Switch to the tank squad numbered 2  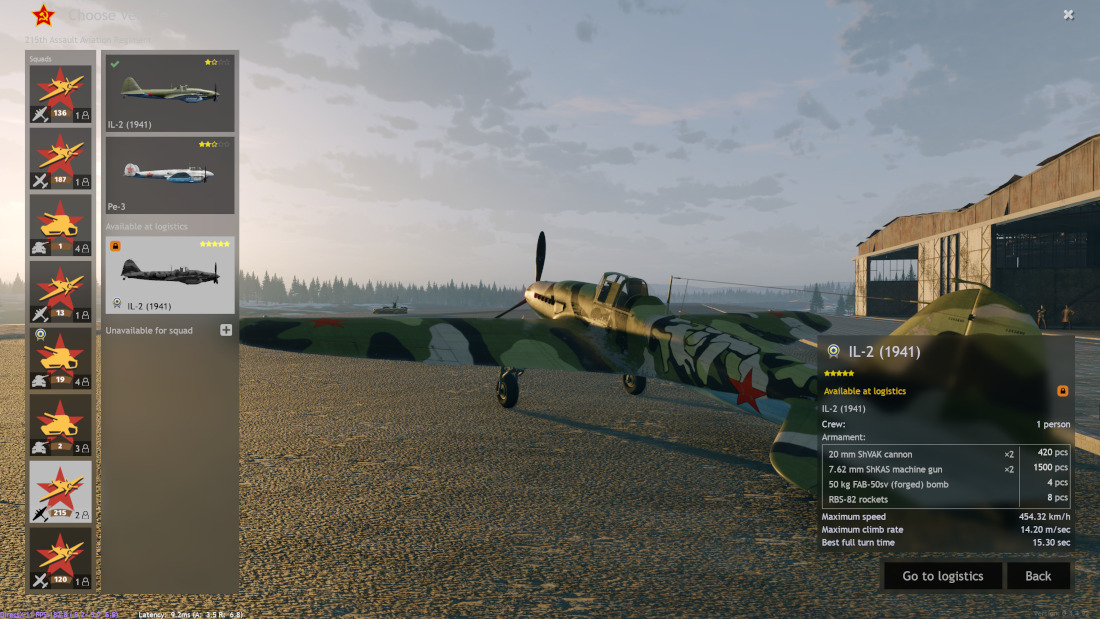(x=60, y=426)
